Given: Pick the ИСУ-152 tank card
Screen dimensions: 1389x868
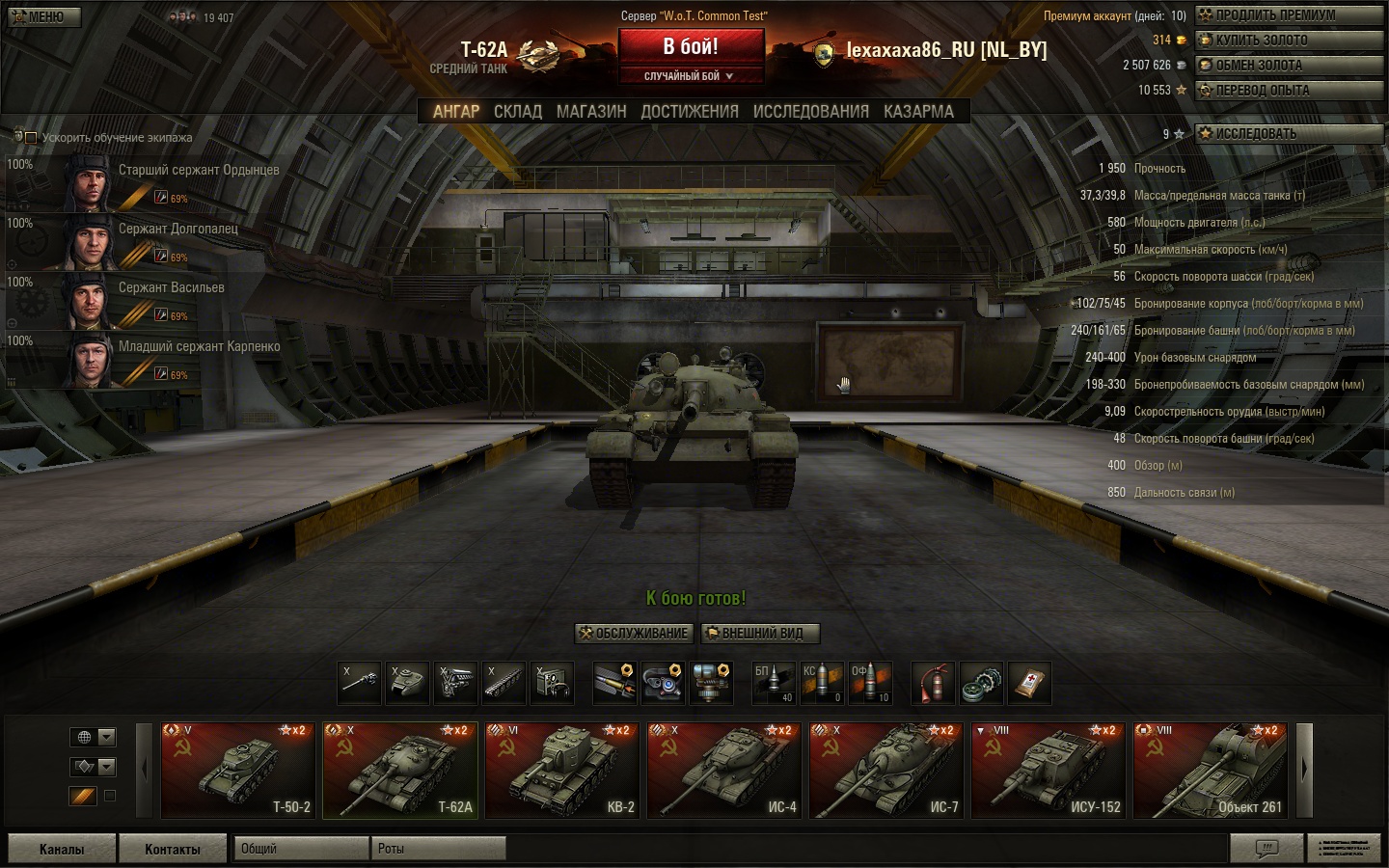Looking at the screenshot, I should coord(1048,770).
